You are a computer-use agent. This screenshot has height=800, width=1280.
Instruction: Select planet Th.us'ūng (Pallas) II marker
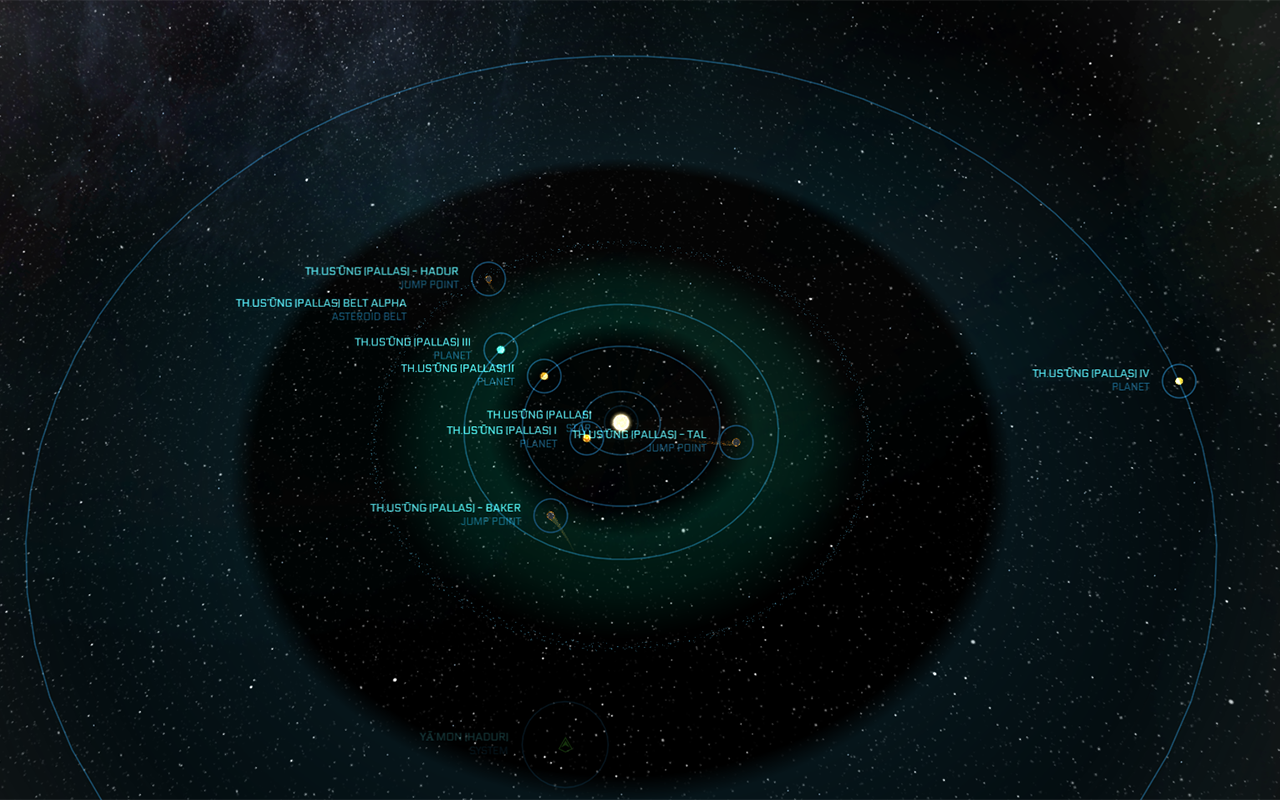click(544, 376)
